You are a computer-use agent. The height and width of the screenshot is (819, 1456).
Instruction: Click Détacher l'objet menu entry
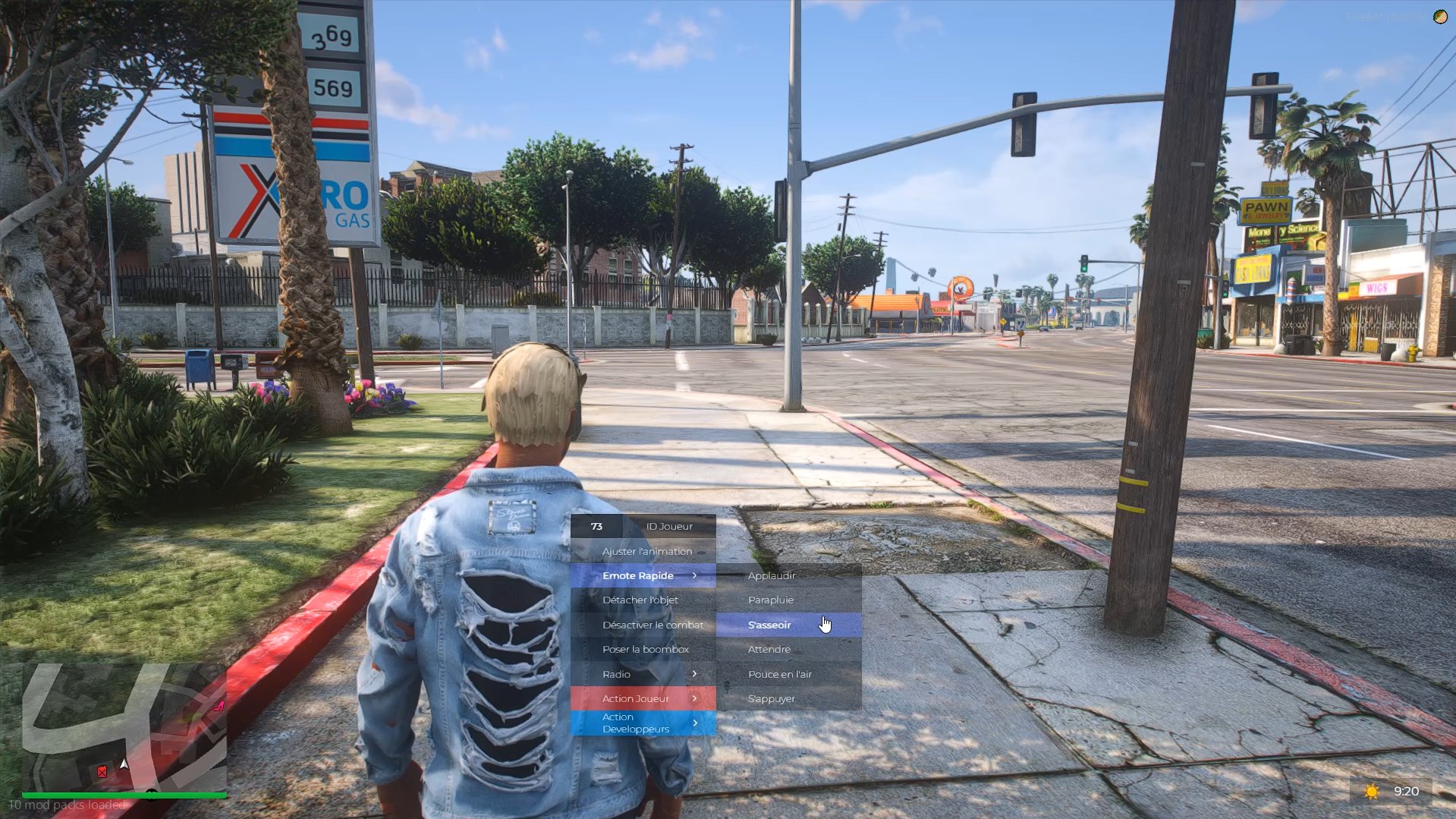click(x=643, y=600)
